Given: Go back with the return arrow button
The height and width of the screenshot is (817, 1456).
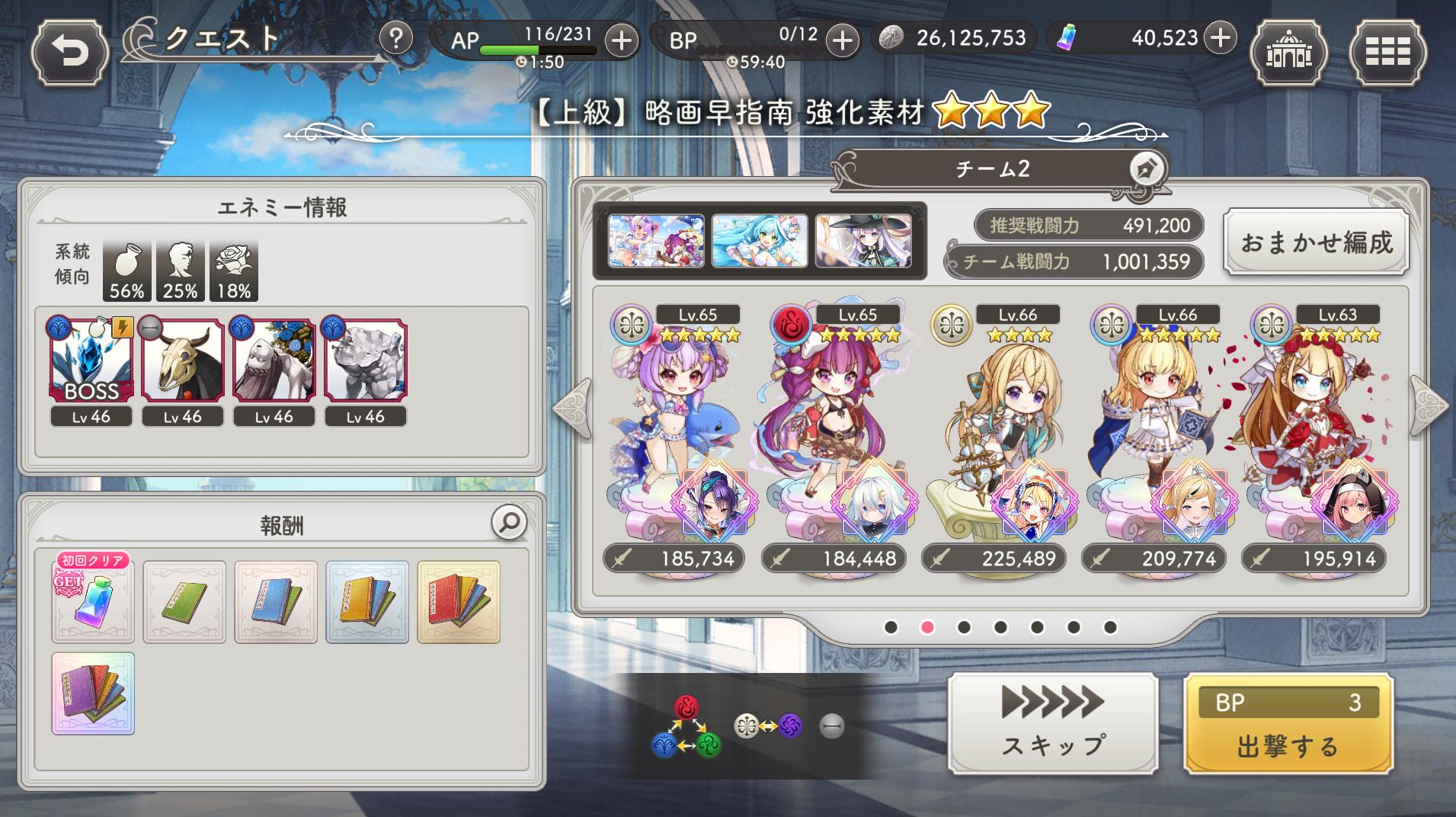Looking at the screenshot, I should coord(70,52).
